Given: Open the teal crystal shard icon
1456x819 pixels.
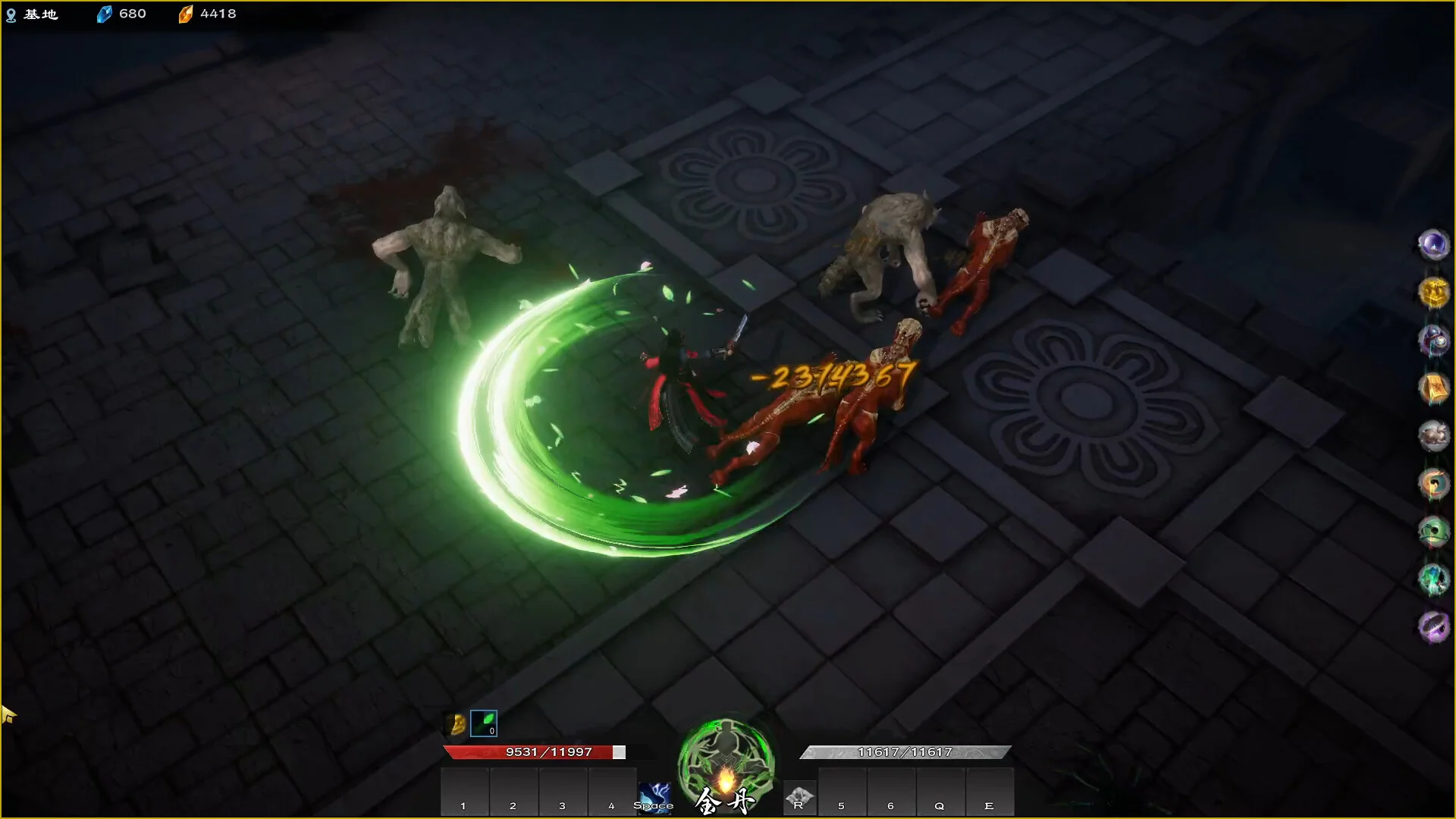Looking at the screenshot, I should tap(1433, 579).
